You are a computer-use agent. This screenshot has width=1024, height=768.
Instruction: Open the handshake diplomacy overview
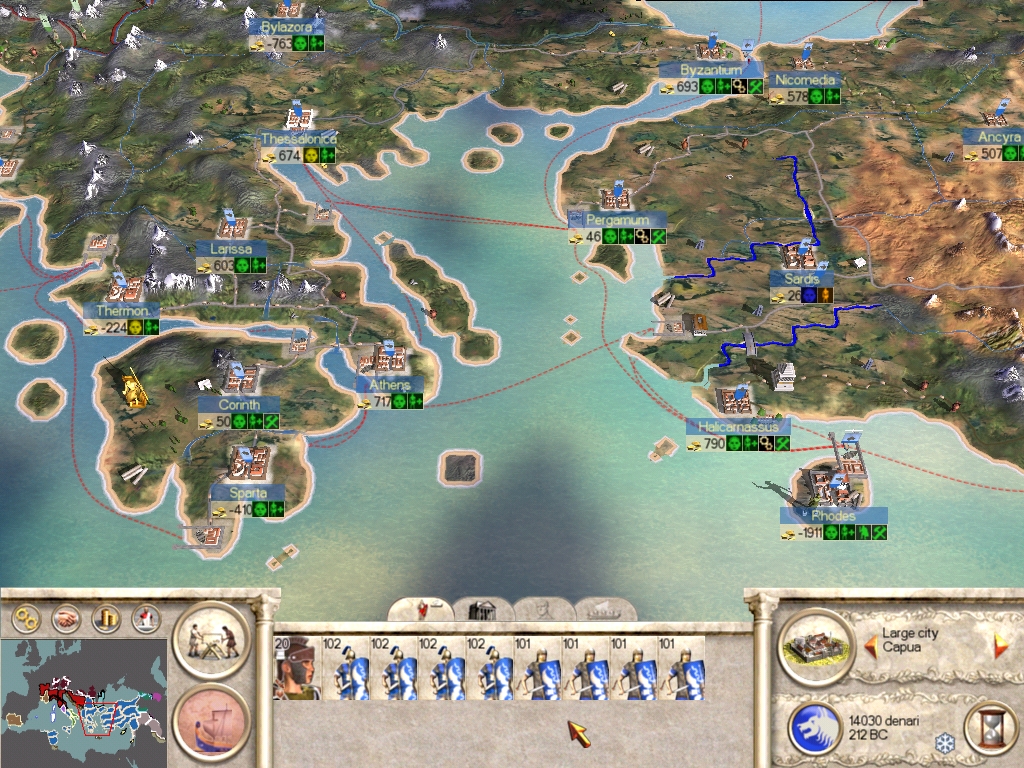point(66,620)
